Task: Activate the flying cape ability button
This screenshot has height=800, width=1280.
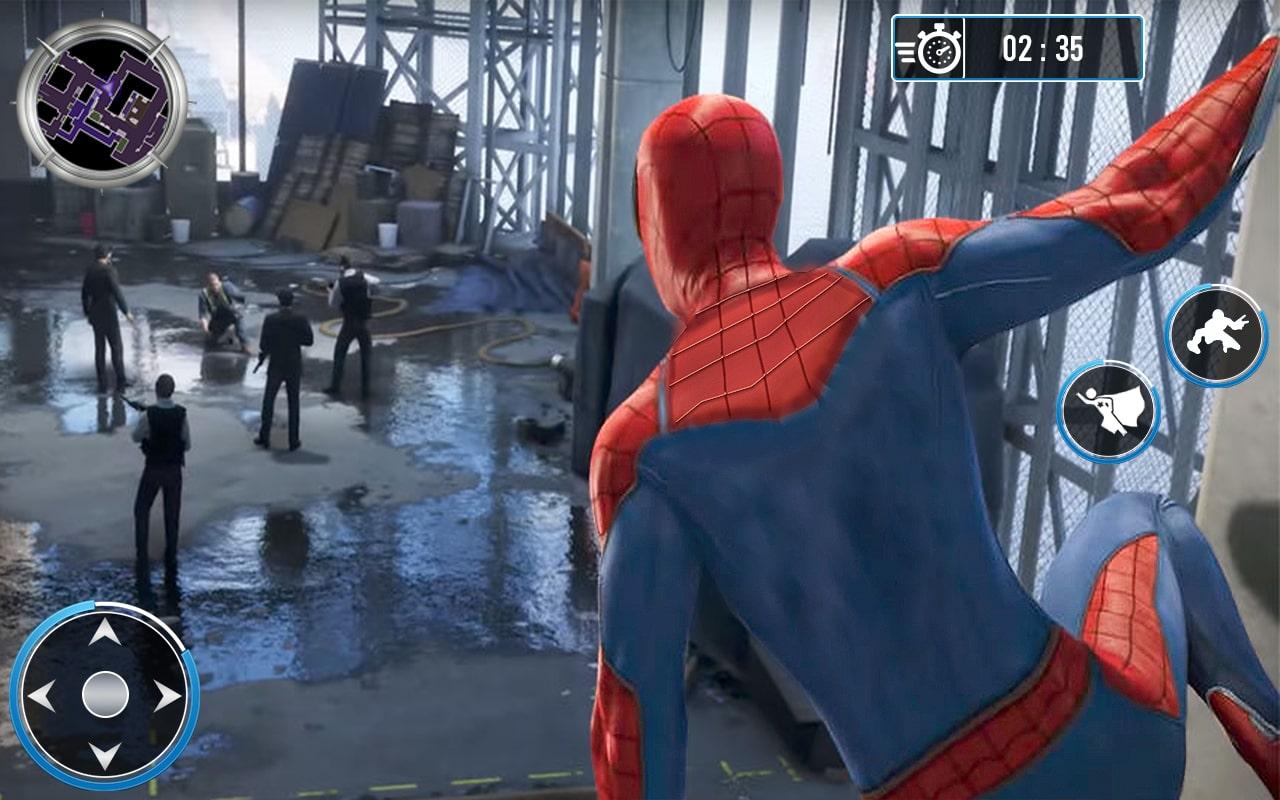Action: click(1108, 412)
